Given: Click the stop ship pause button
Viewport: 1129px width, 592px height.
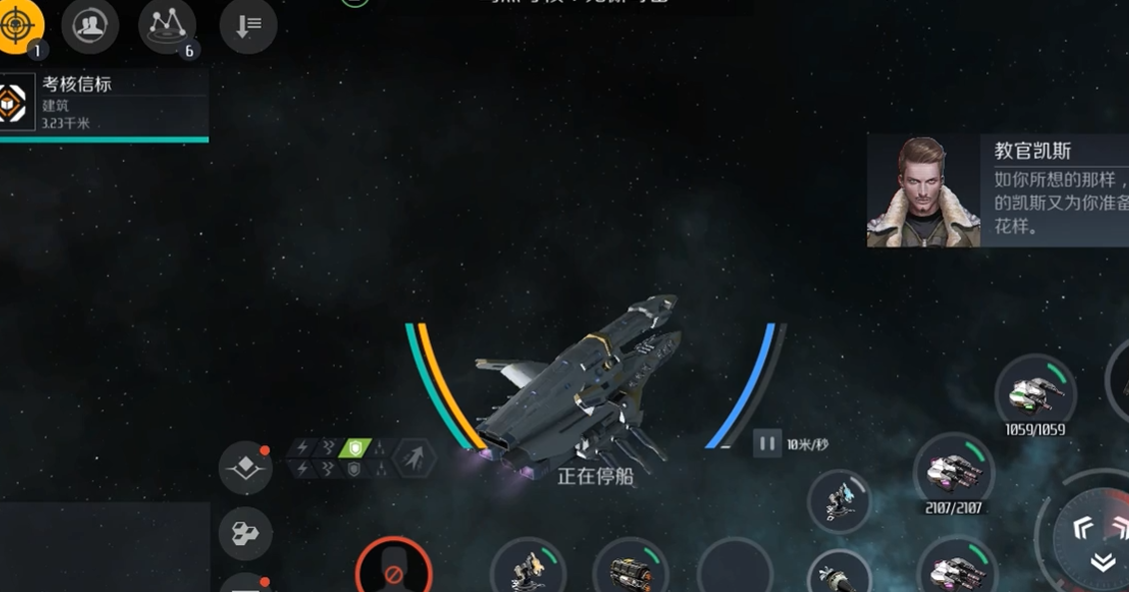Looking at the screenshot, I should [767, 443].
